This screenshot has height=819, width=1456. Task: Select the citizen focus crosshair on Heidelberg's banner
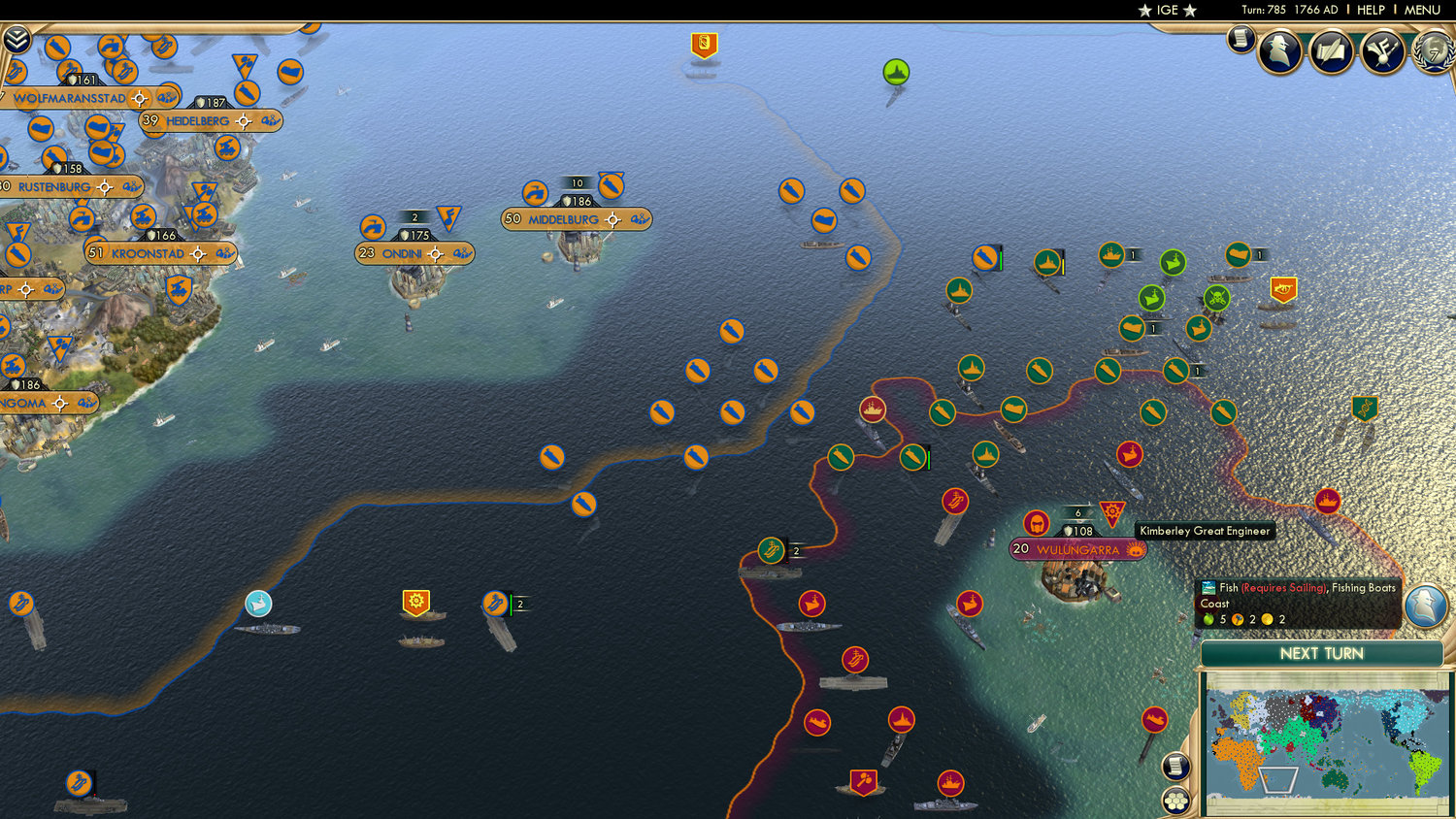242,120
